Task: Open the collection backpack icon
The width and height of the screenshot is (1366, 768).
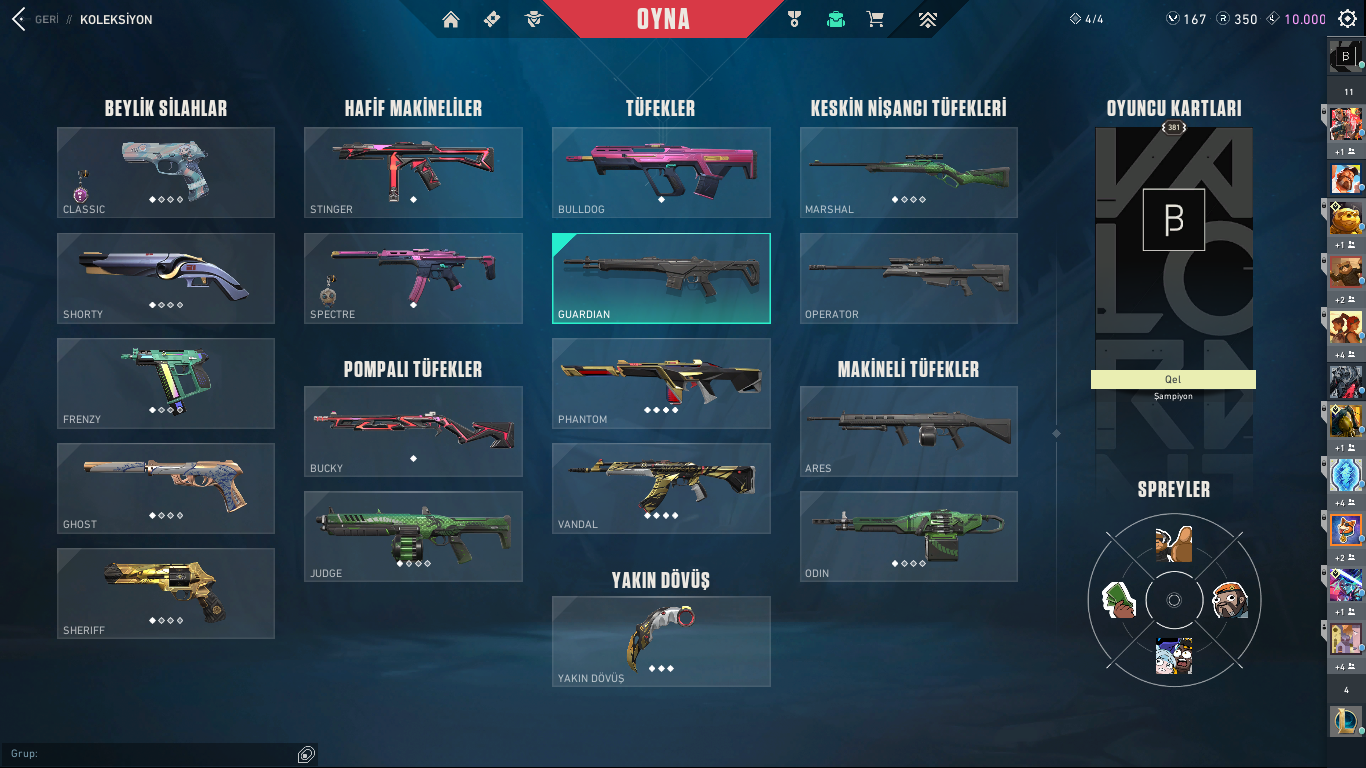Action: point(835,18)
